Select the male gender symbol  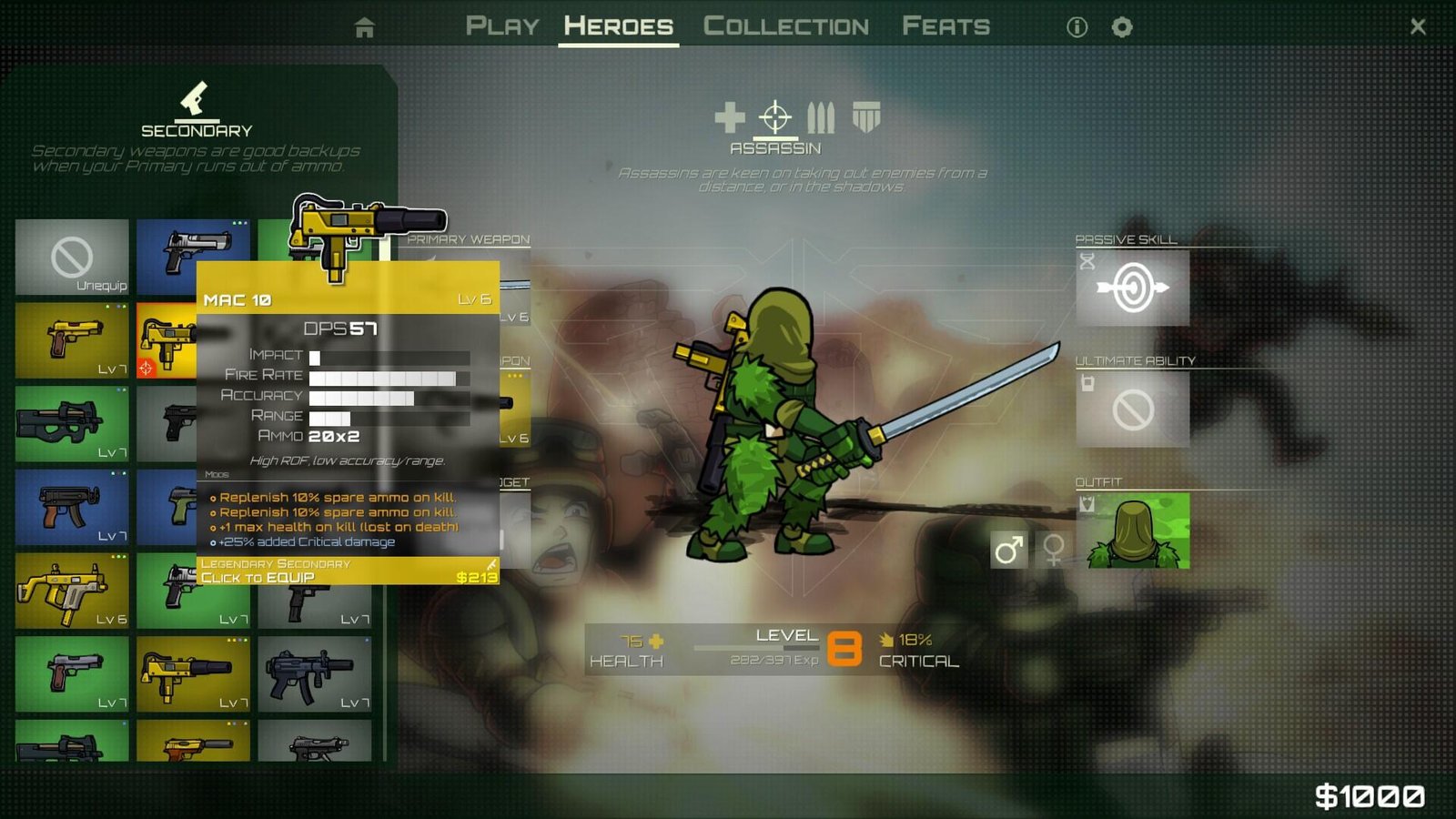click(x=1008, y=551)
